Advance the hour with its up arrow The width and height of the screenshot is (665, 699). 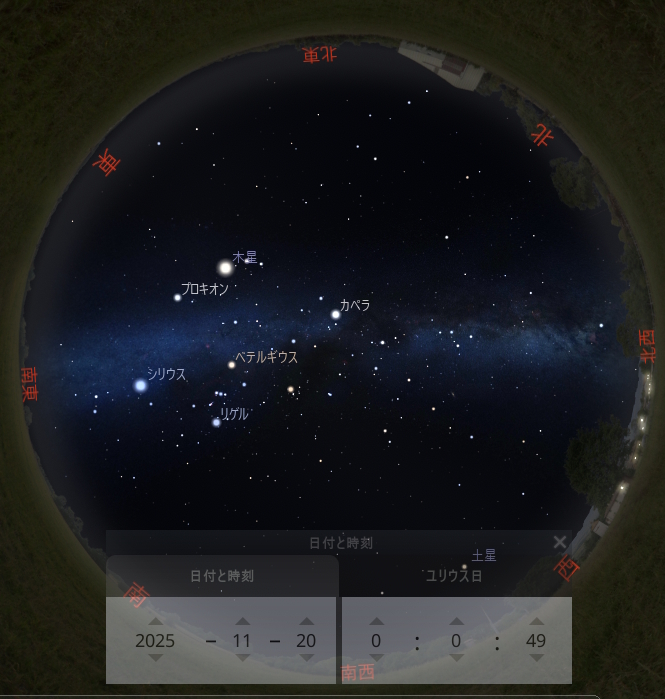coord(377,621)
